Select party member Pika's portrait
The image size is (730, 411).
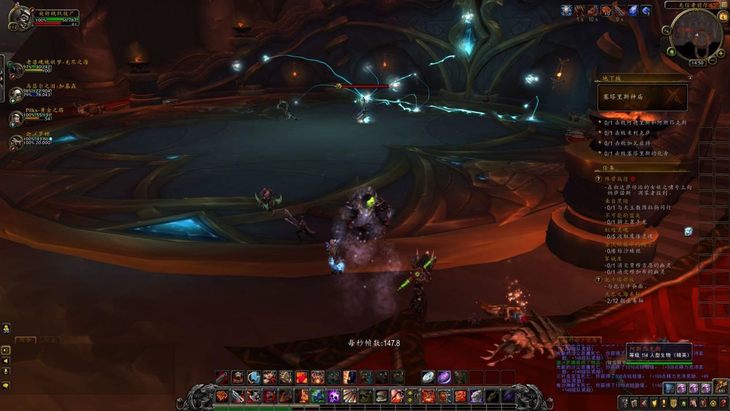15,119
